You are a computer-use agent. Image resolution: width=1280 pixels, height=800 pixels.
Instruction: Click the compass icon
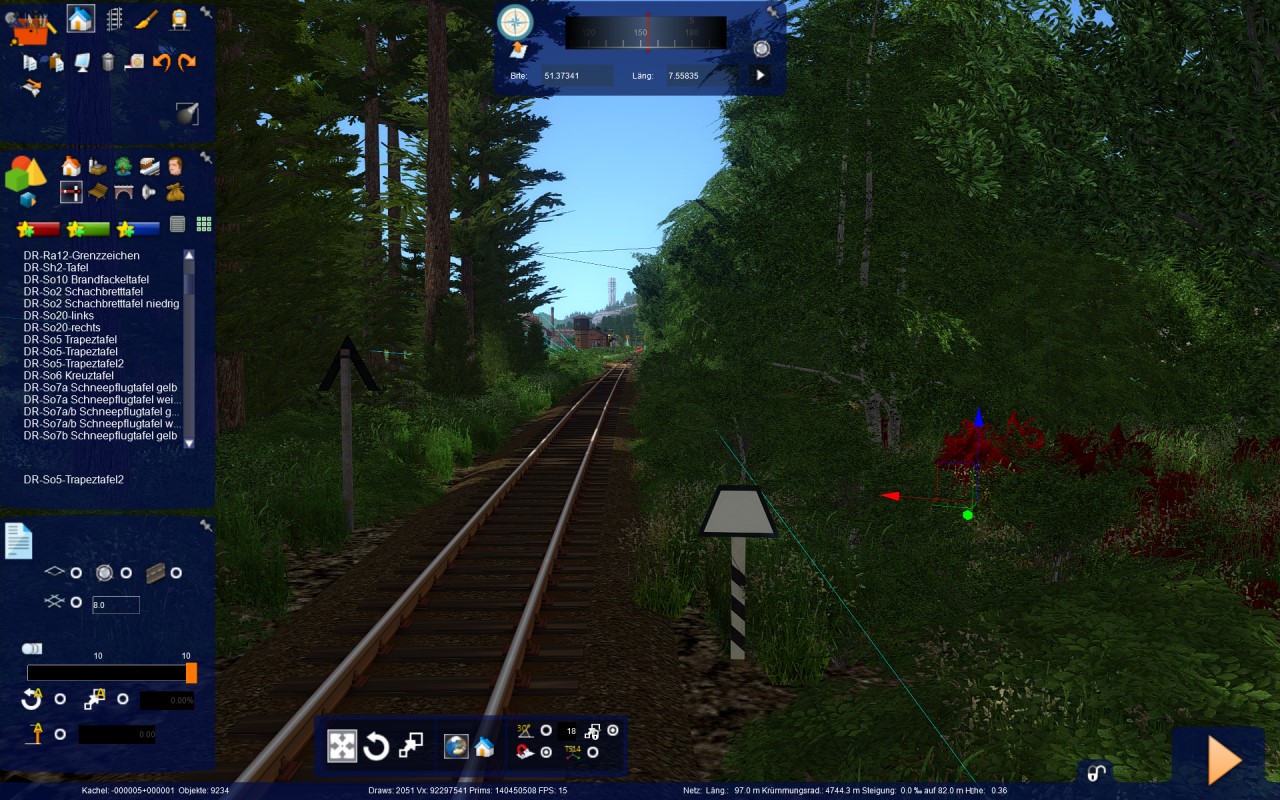coord(515,21)
